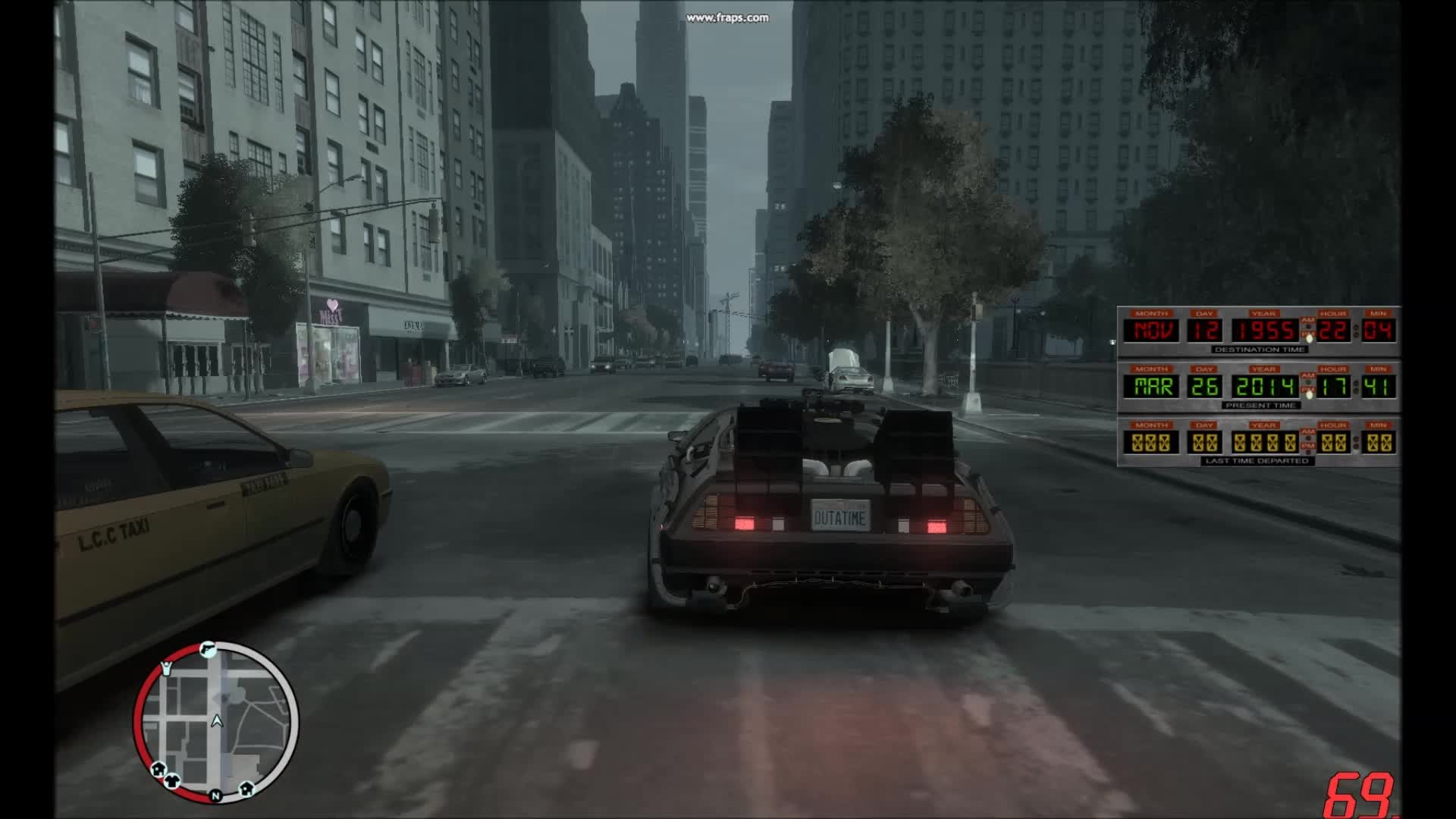Expand the MONTH field of Destination Time

pyautogui.click(x=1152, y=314)
